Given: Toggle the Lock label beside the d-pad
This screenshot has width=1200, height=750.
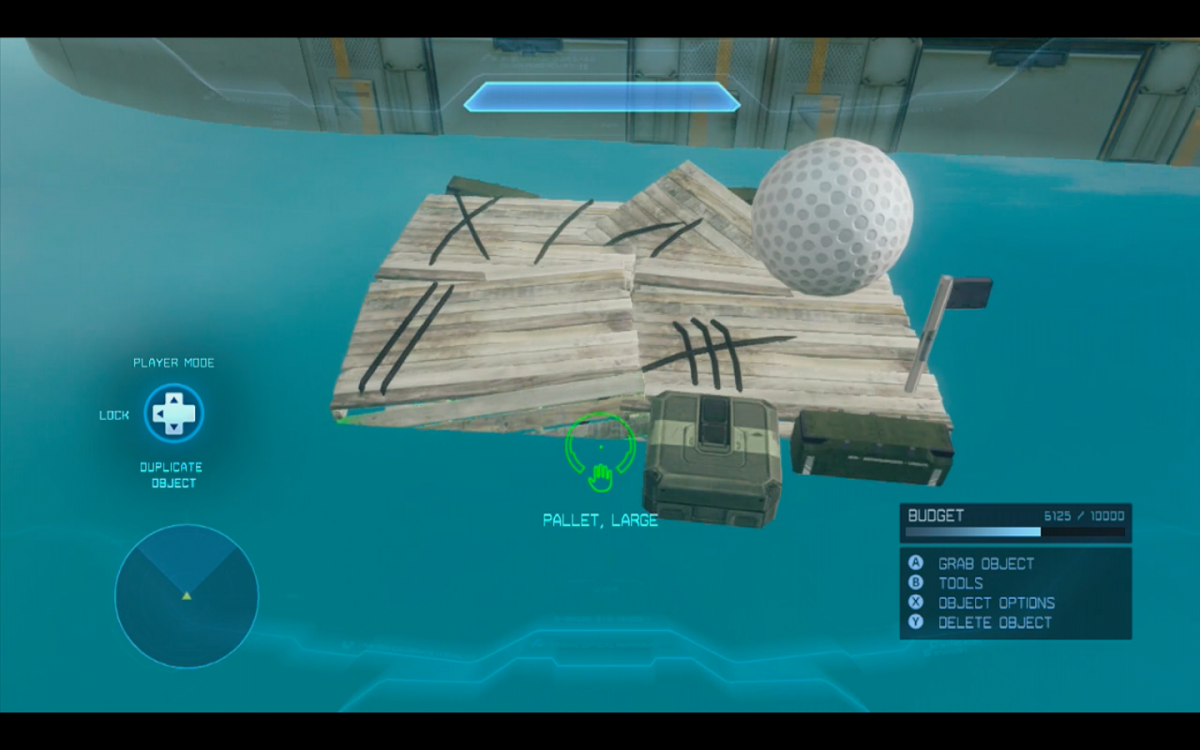Looking at the screenshot, I should pyautogui.click(x=114, y=415).
